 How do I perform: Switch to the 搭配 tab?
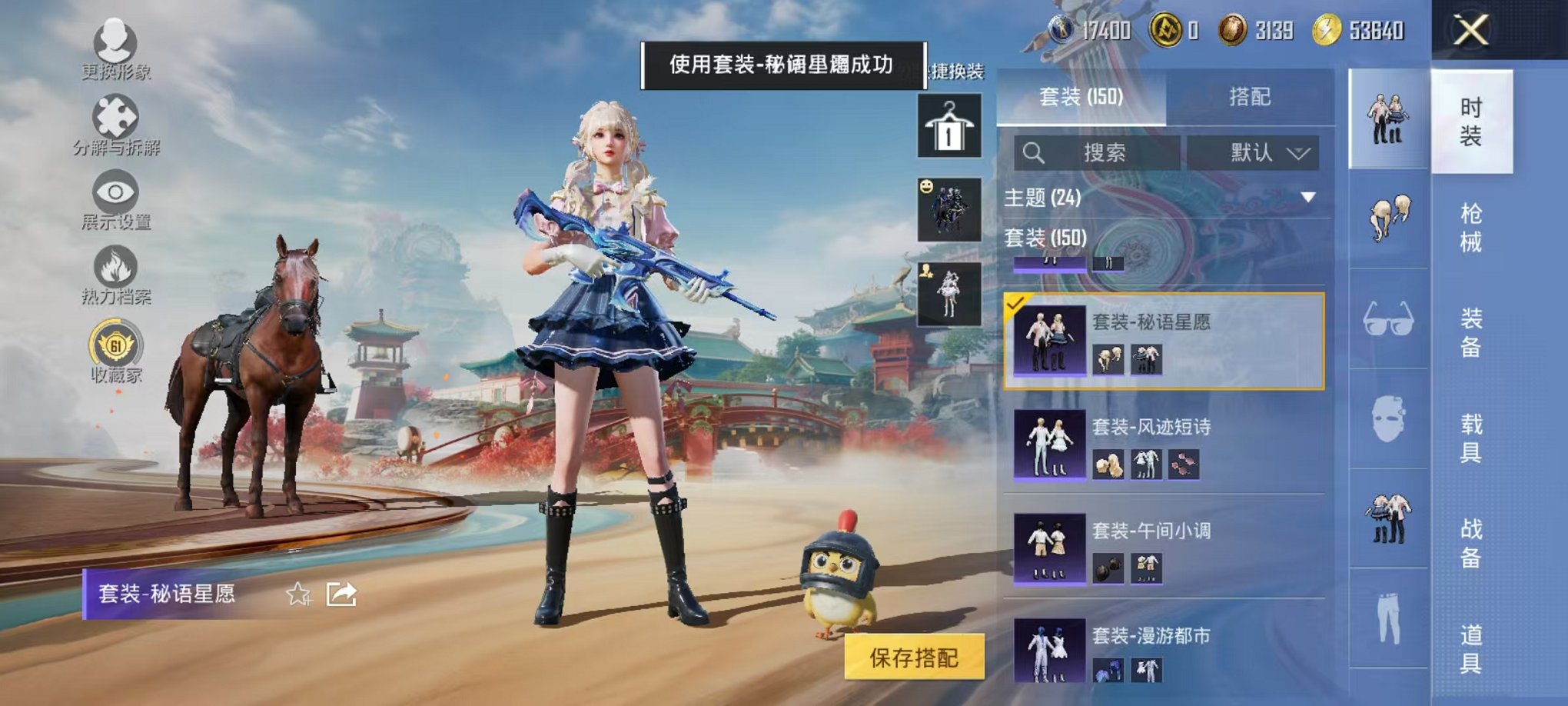(x=1249, y=98)
